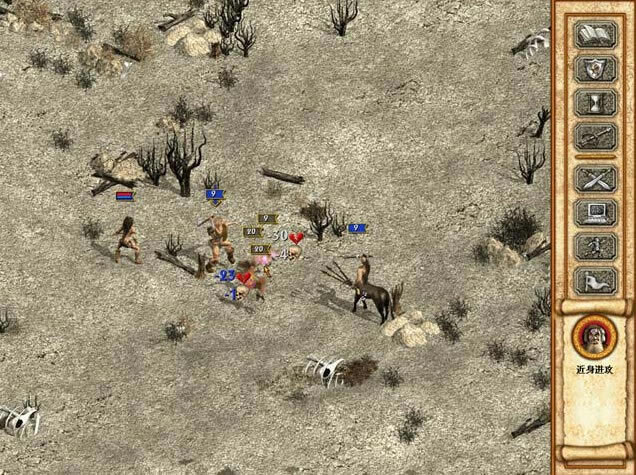The image size is (636, 475).
Task: Open the computer monitor options button
Action: click(x=595, y=214)
